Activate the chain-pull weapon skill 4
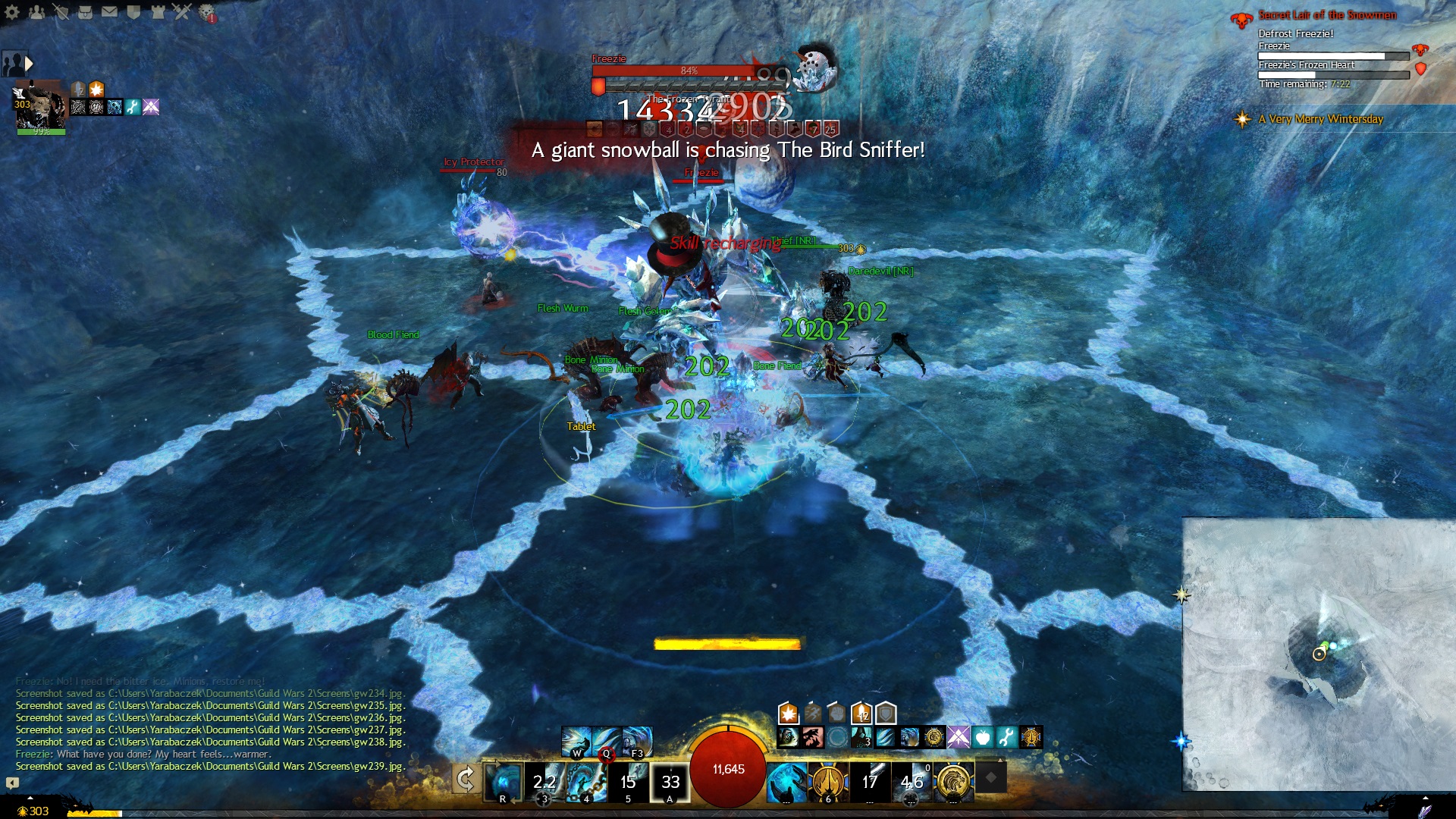This screenshot has height=819, width=1456. coord(586,781)
